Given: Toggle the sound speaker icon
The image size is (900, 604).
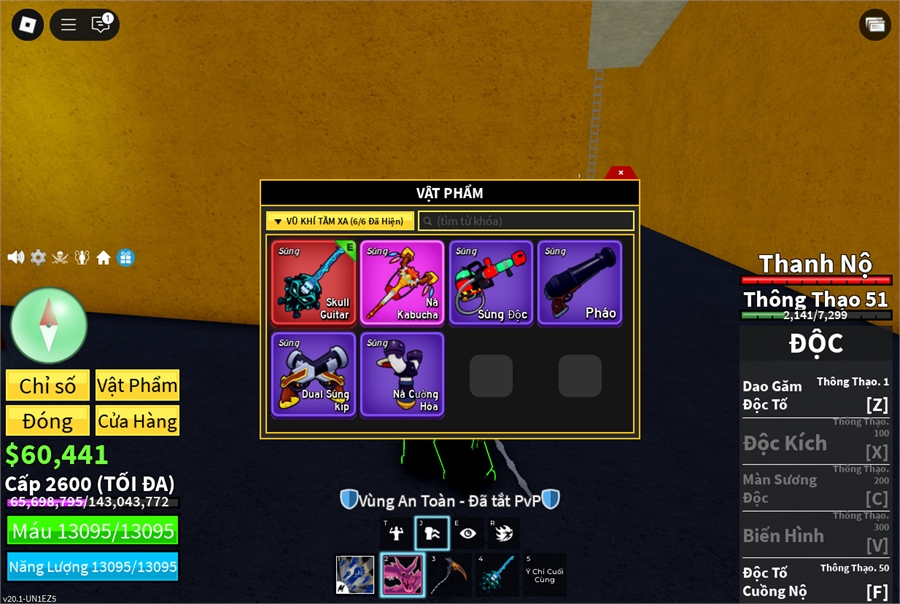Looking at the screenshot, I should (x=16, y=257).
